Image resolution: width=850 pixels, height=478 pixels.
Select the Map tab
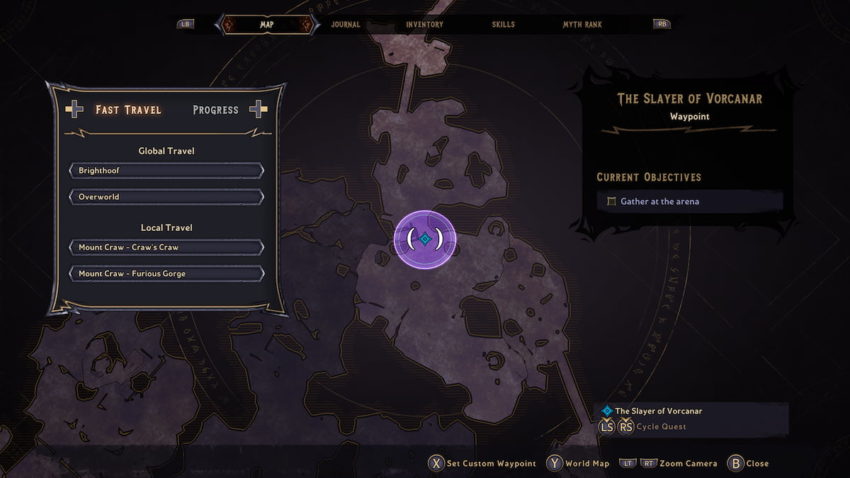coord(267,24)
